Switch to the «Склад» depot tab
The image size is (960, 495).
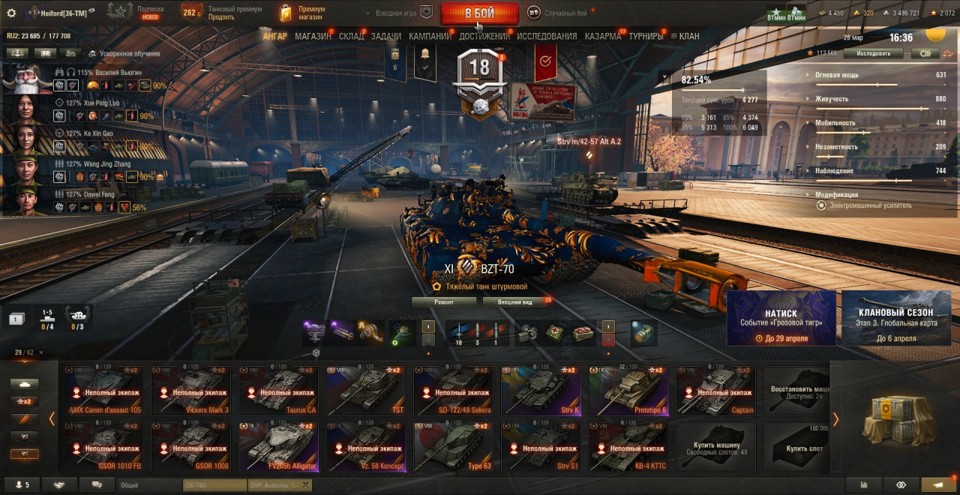click(352, 37)
